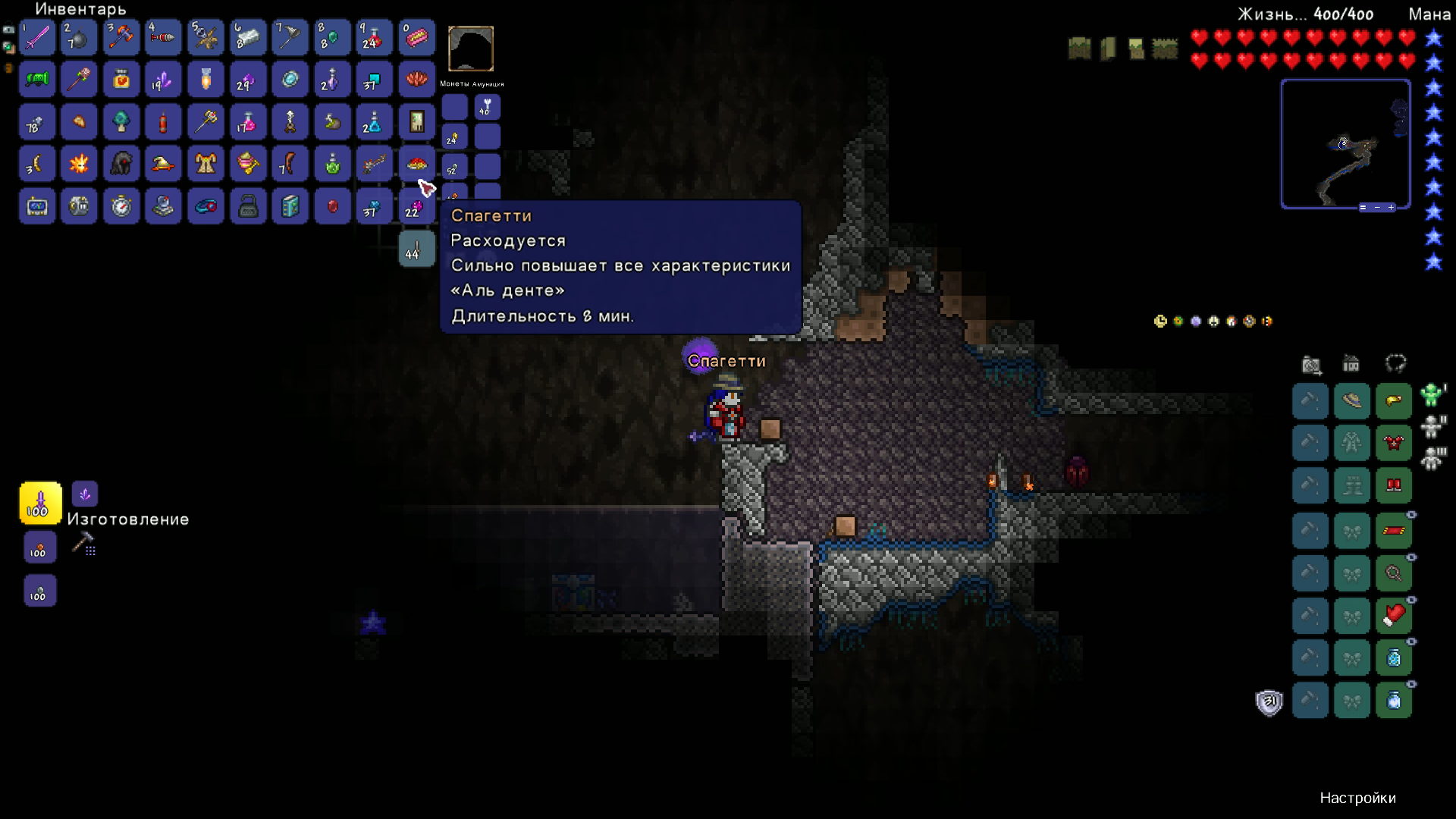Select the green bazooka launcher slot
Image resolution: width=1456 pixels, height=819 pixels.
click(37, 80)
